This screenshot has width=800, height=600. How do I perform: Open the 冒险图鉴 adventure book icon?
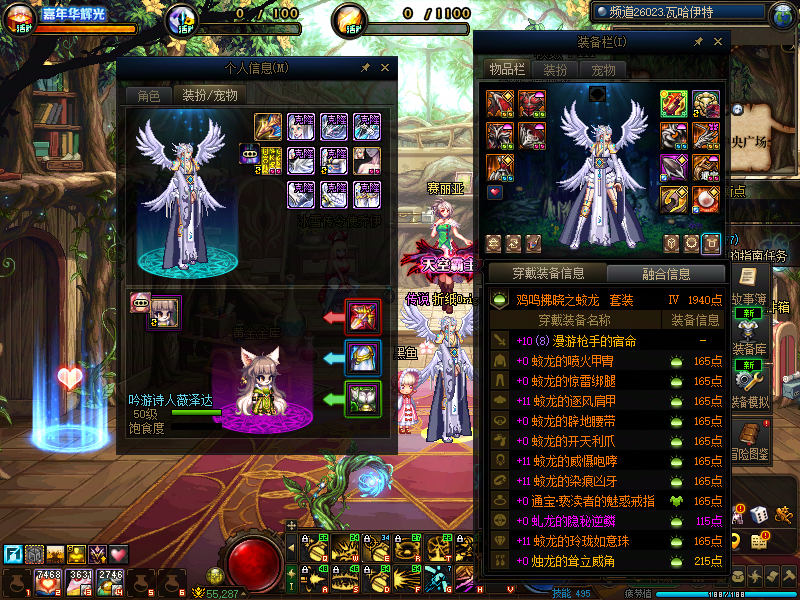coord(747,436)
